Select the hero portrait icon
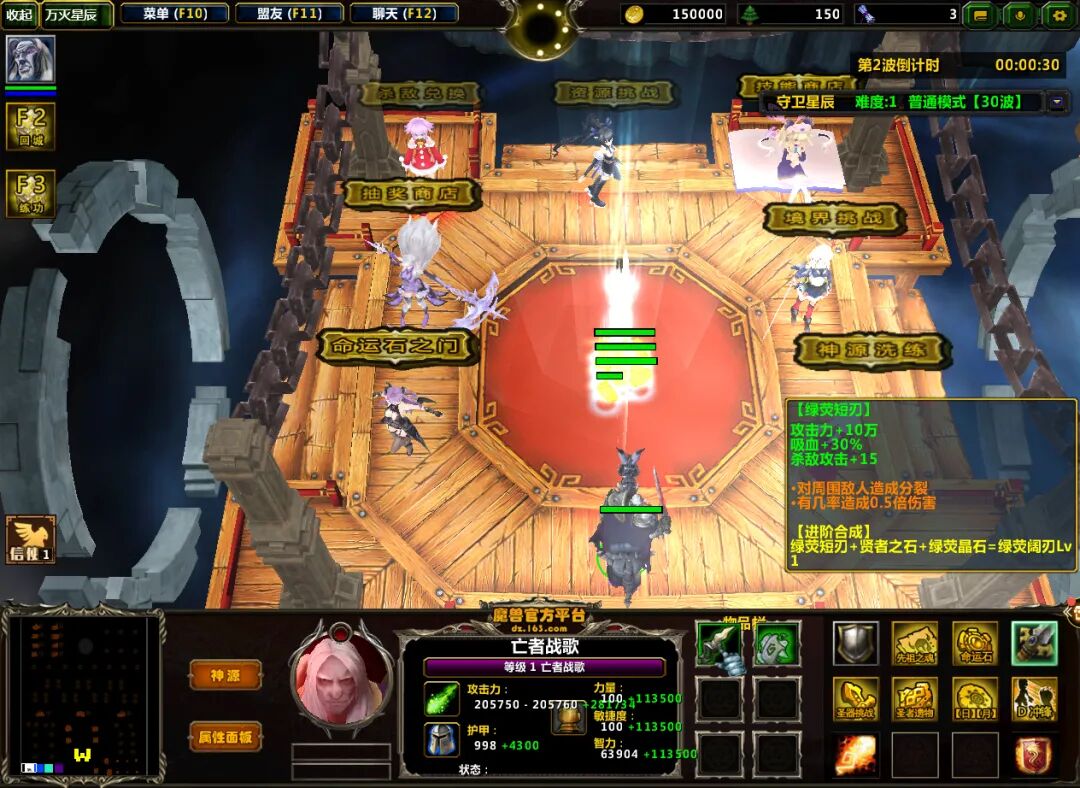 (x=30, y=60)
